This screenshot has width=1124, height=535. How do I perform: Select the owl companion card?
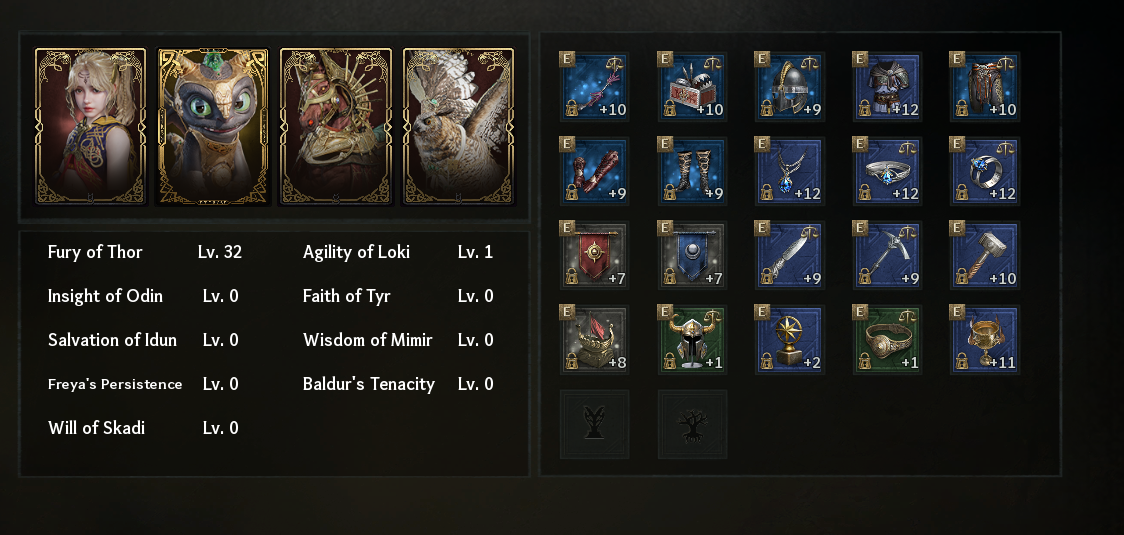tap(458, 125)
